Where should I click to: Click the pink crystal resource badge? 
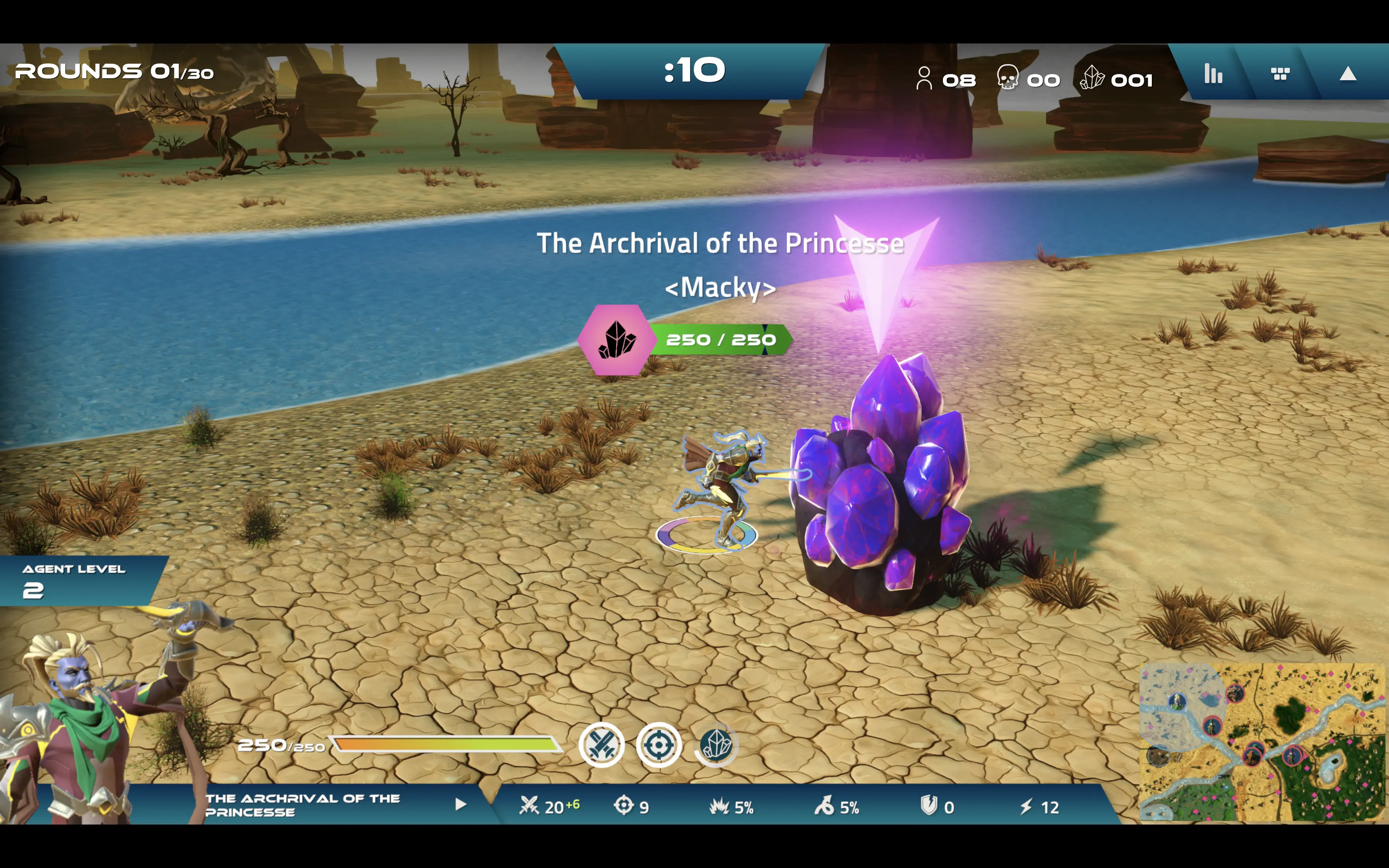click(617, 340)
